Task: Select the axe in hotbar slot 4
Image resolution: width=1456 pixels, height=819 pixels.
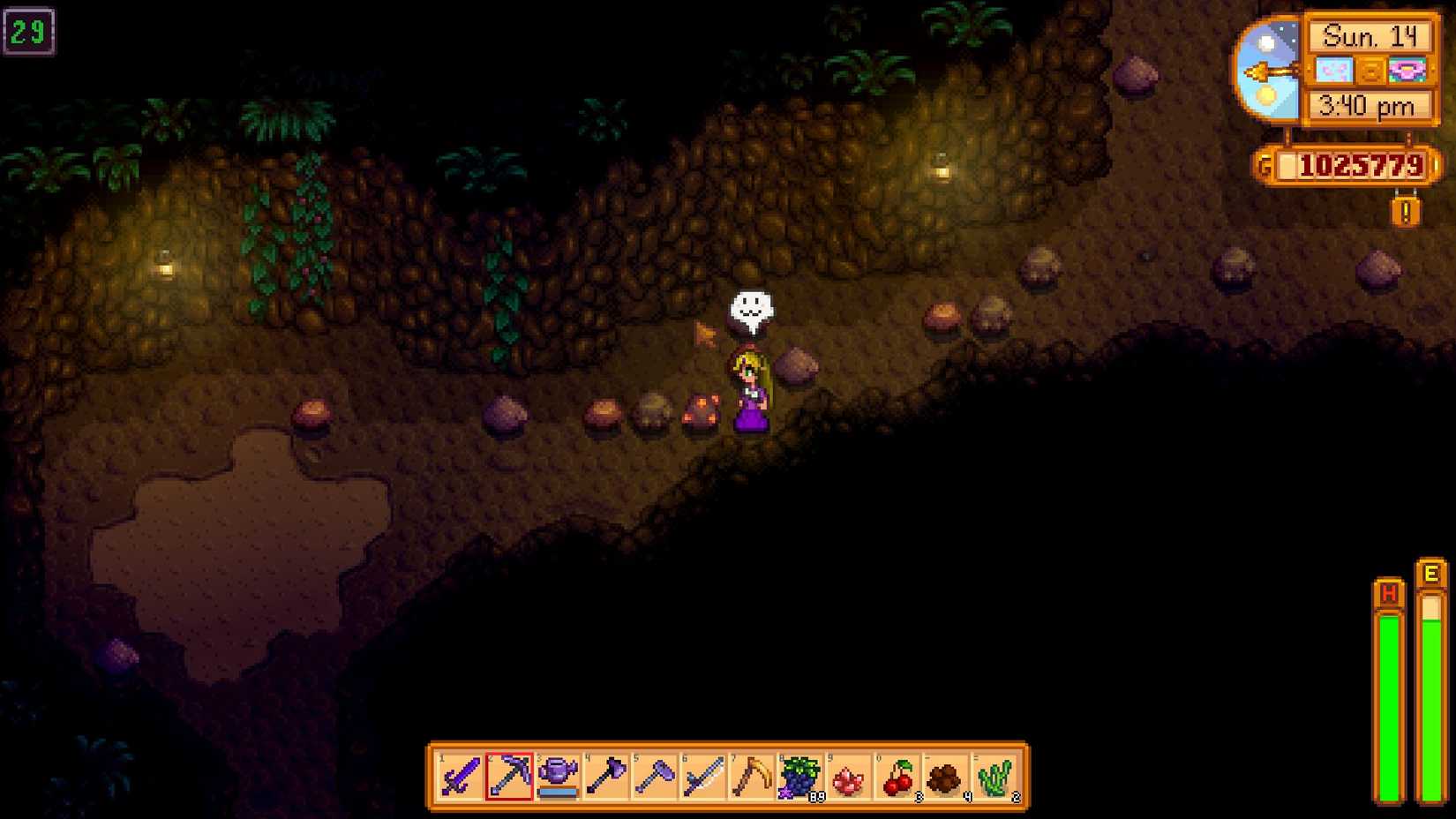Action: click(606, 777)
